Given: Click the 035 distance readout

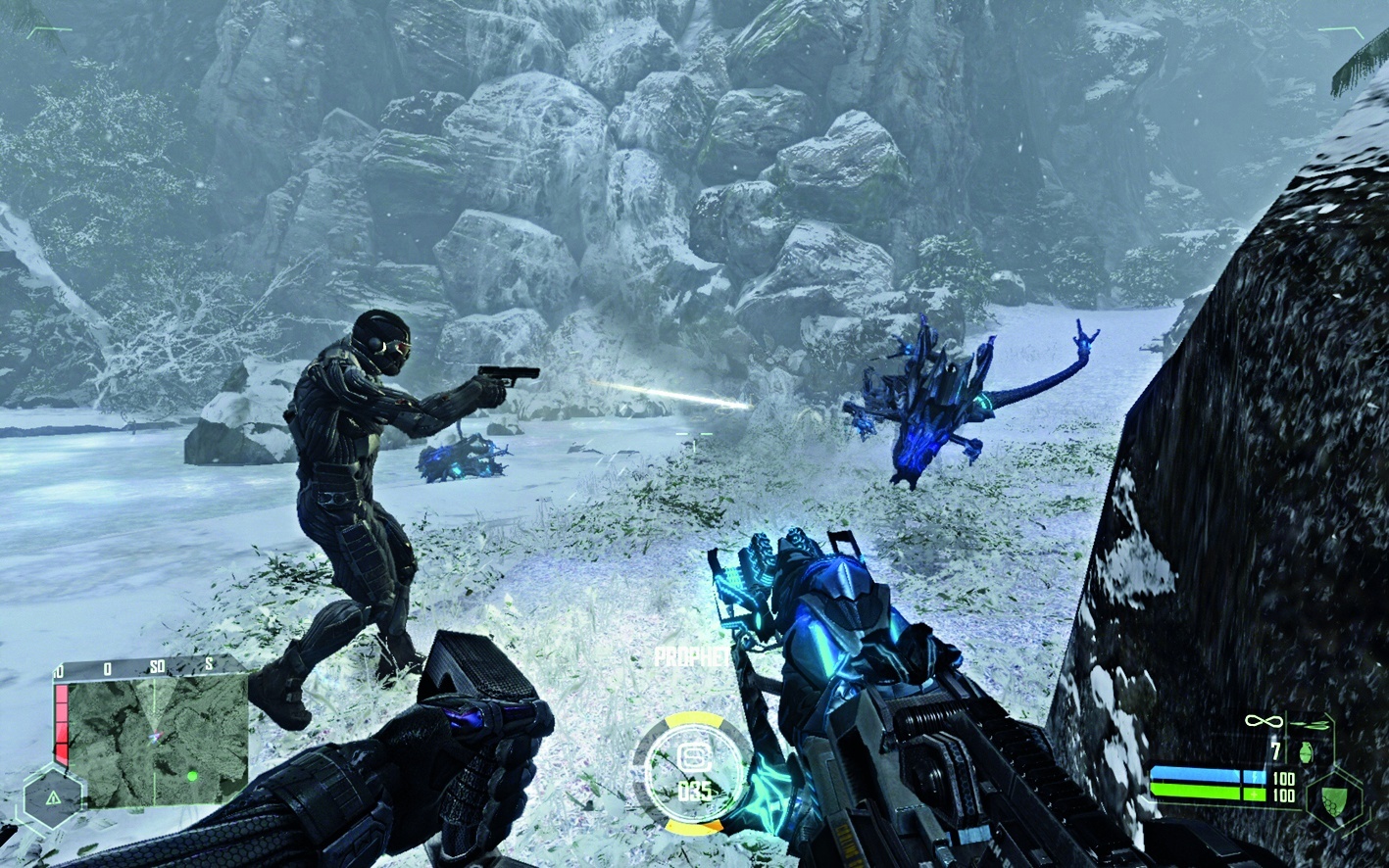Looking at the screenshot, I should (695, 791).
